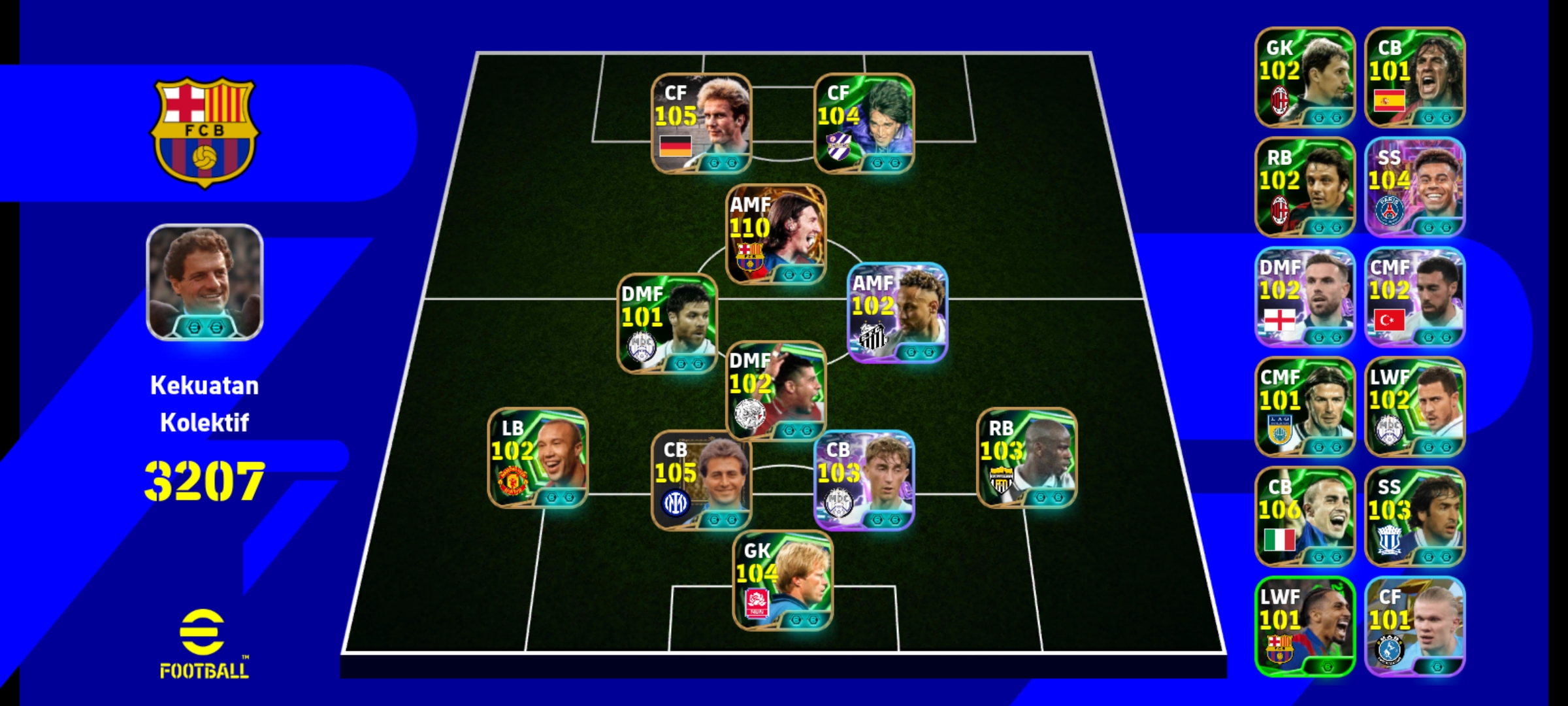
Task: Select the CB 105 Inter defender card
Action: pyautogui.click(x=701, y=480)
